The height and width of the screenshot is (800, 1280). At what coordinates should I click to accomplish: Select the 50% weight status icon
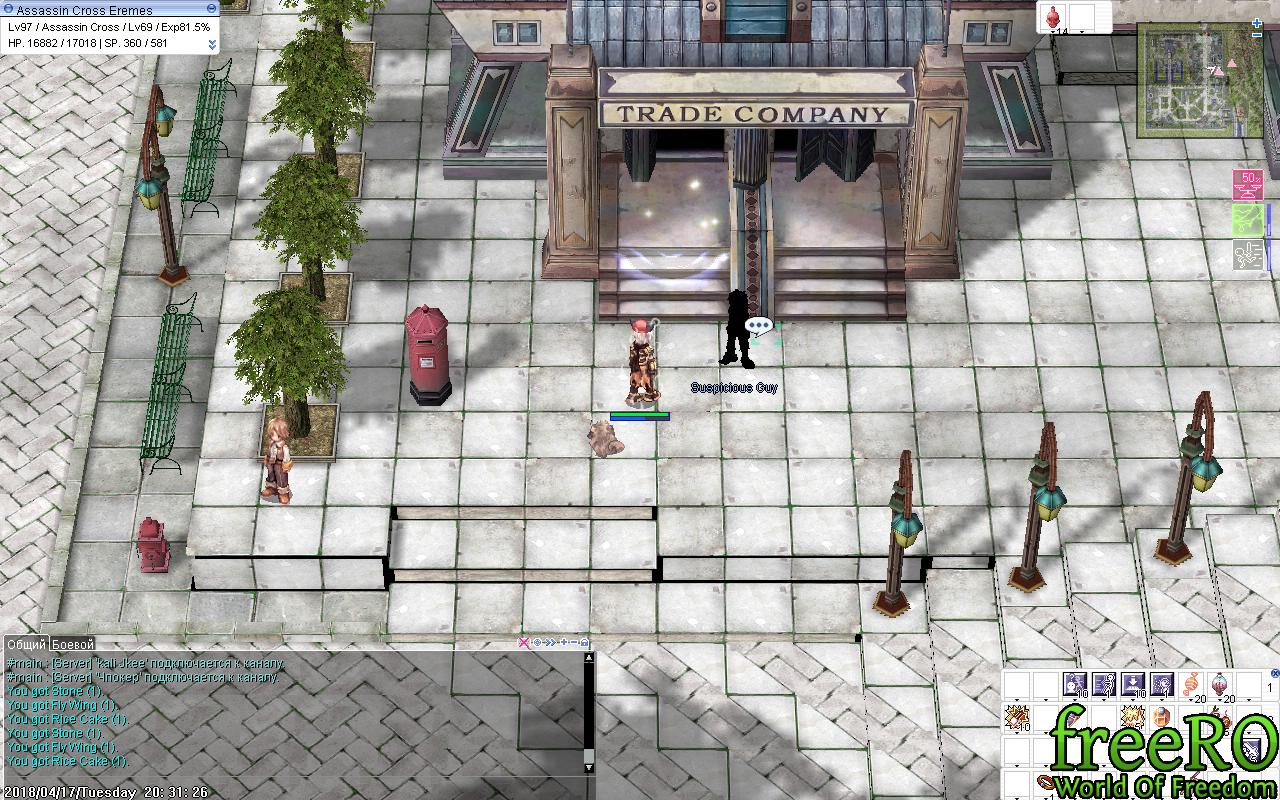coord(1247,185)
